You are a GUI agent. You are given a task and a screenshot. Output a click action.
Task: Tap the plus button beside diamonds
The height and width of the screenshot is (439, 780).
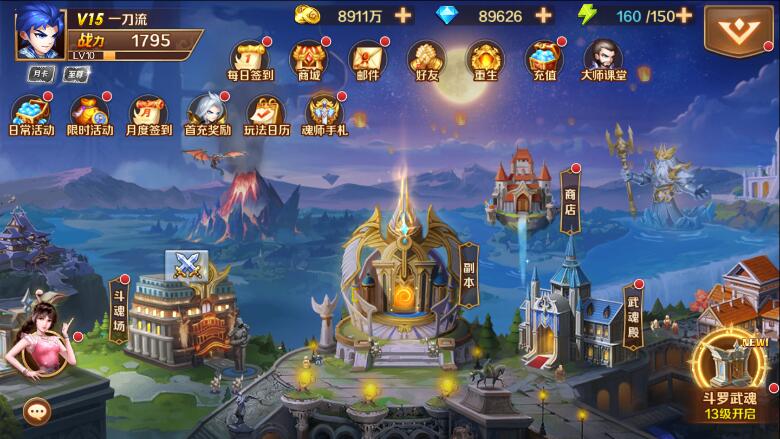click(x=543, y=15)
